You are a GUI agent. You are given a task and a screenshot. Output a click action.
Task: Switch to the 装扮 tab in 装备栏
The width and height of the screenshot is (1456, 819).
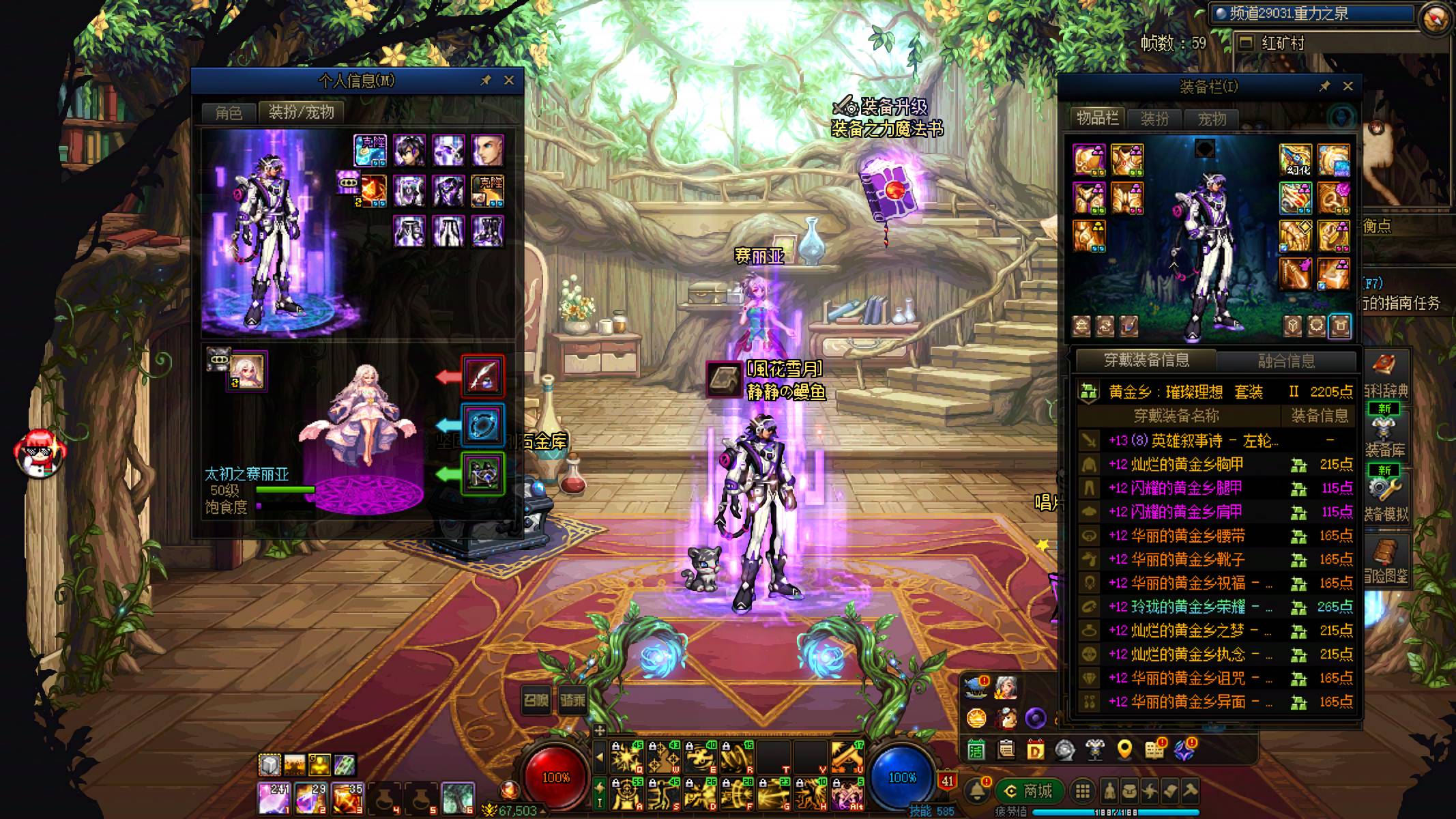pos(1154,119)
